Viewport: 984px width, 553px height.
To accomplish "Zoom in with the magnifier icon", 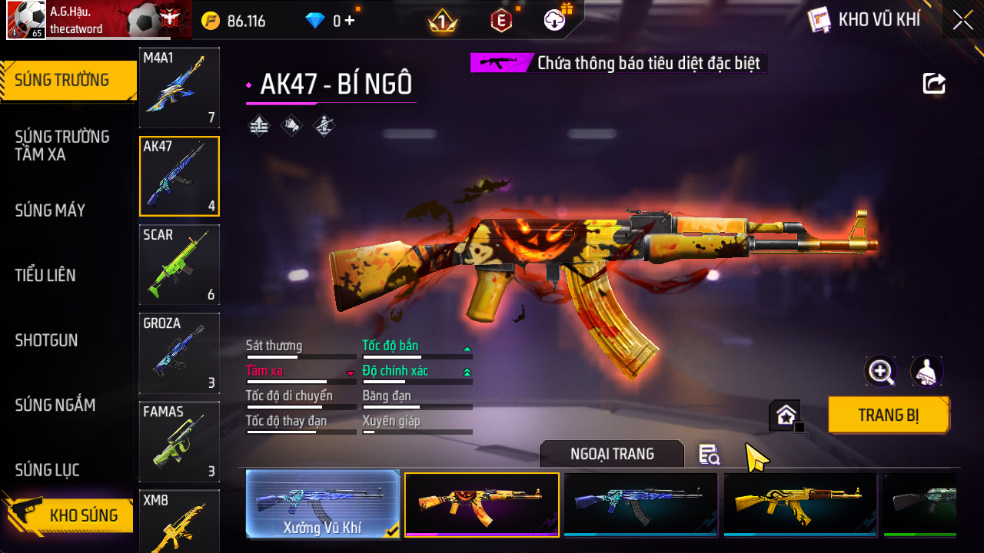I will click(880, 372).
